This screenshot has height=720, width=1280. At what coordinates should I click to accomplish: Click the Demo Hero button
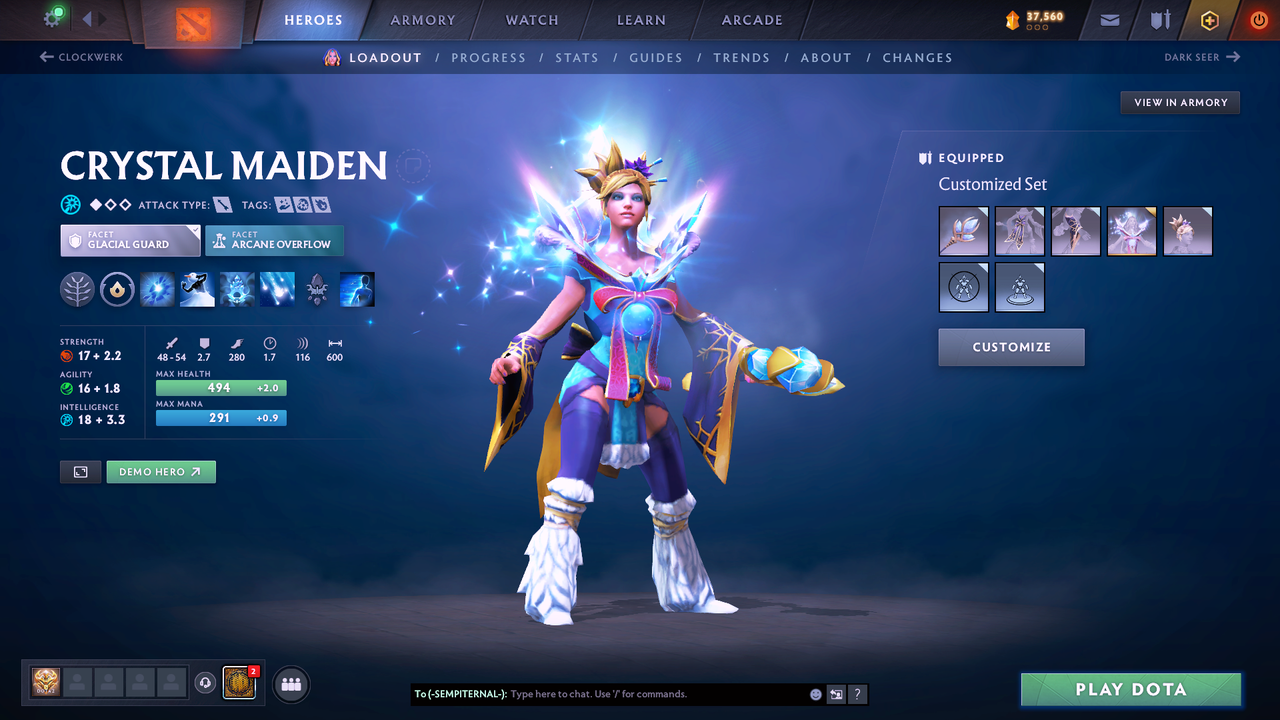coord(161,471)
